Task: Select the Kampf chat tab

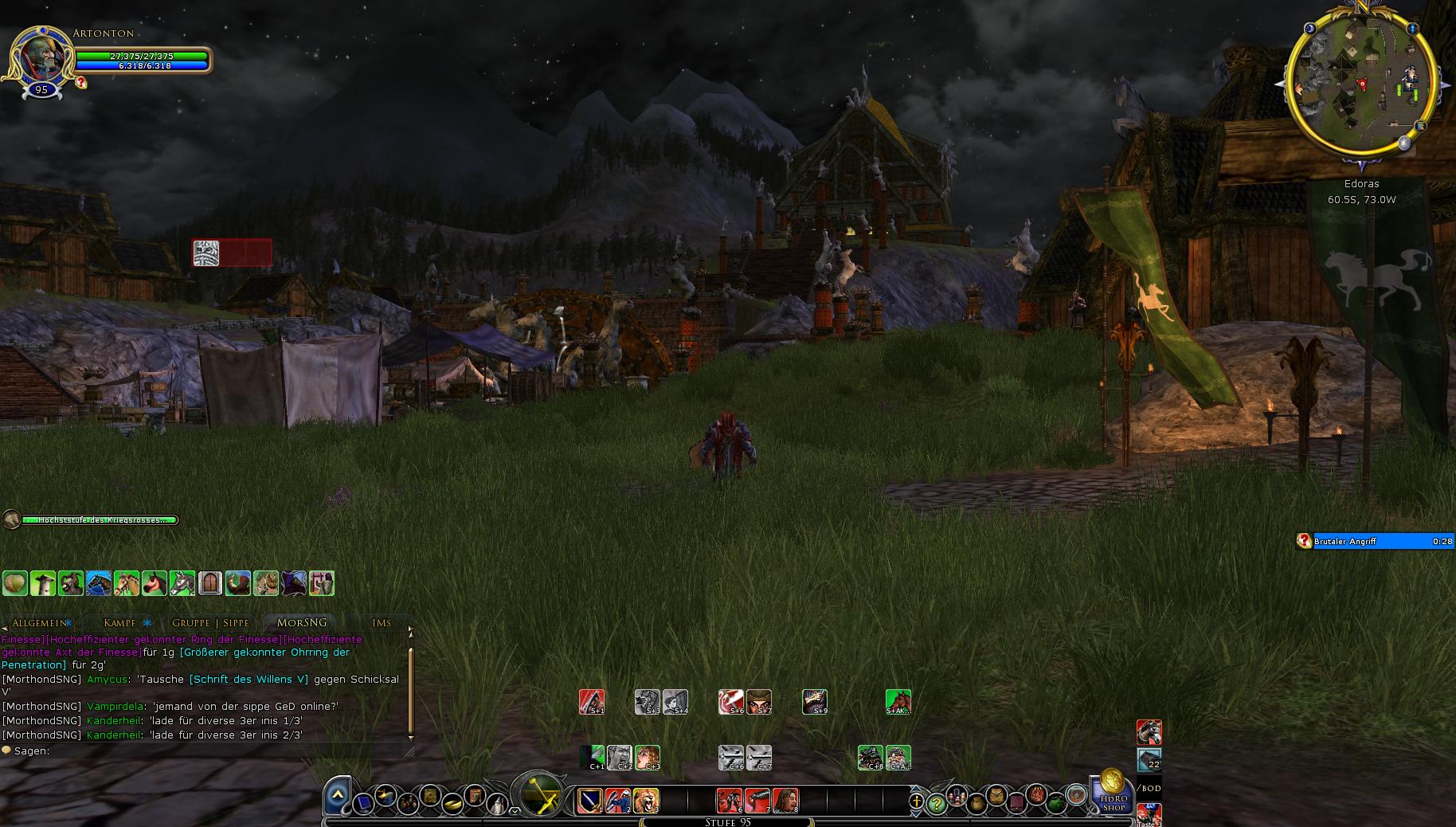Action: click(x=119, y=623)
